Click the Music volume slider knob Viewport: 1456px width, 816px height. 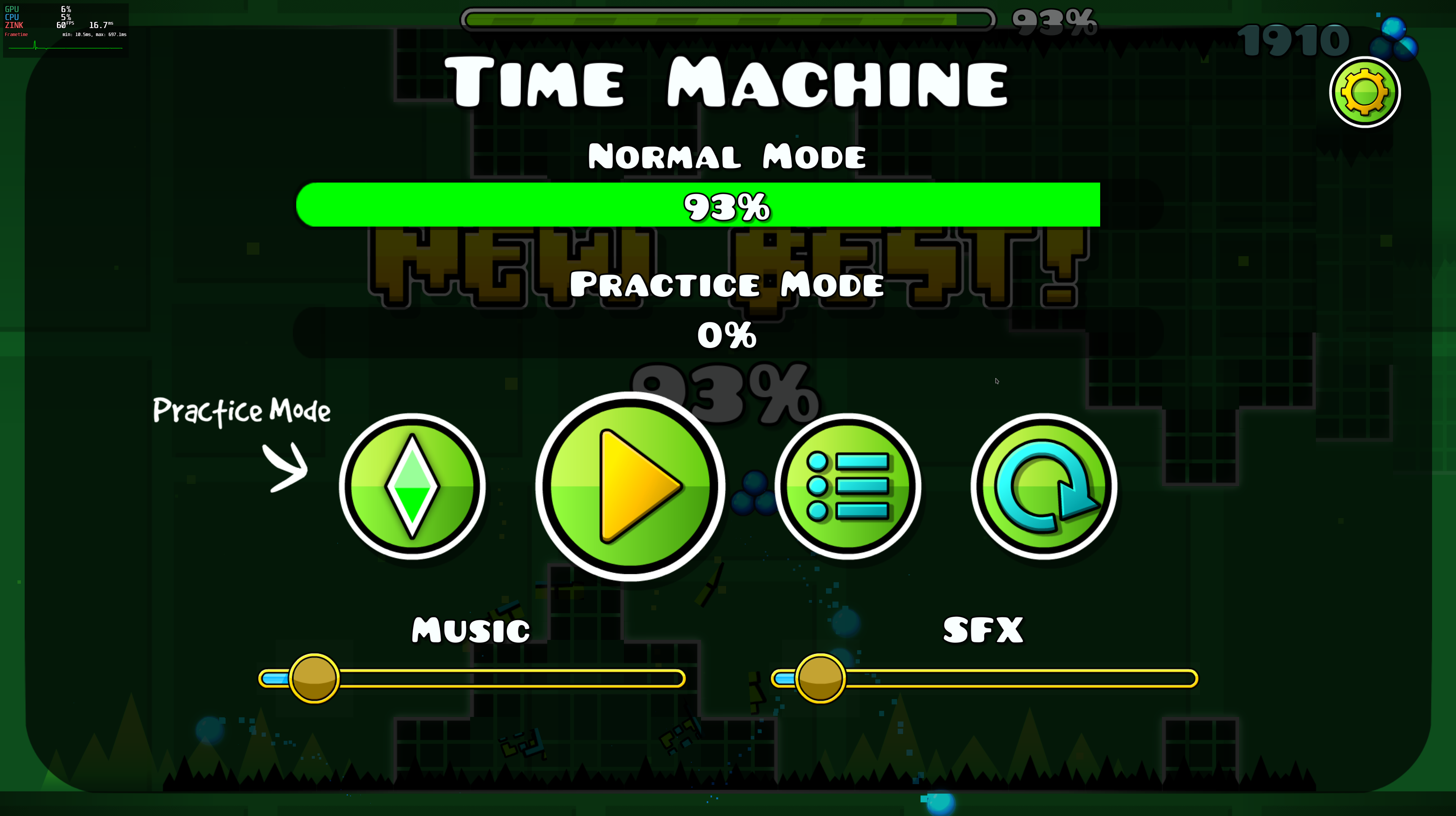(x=314, y=678)
